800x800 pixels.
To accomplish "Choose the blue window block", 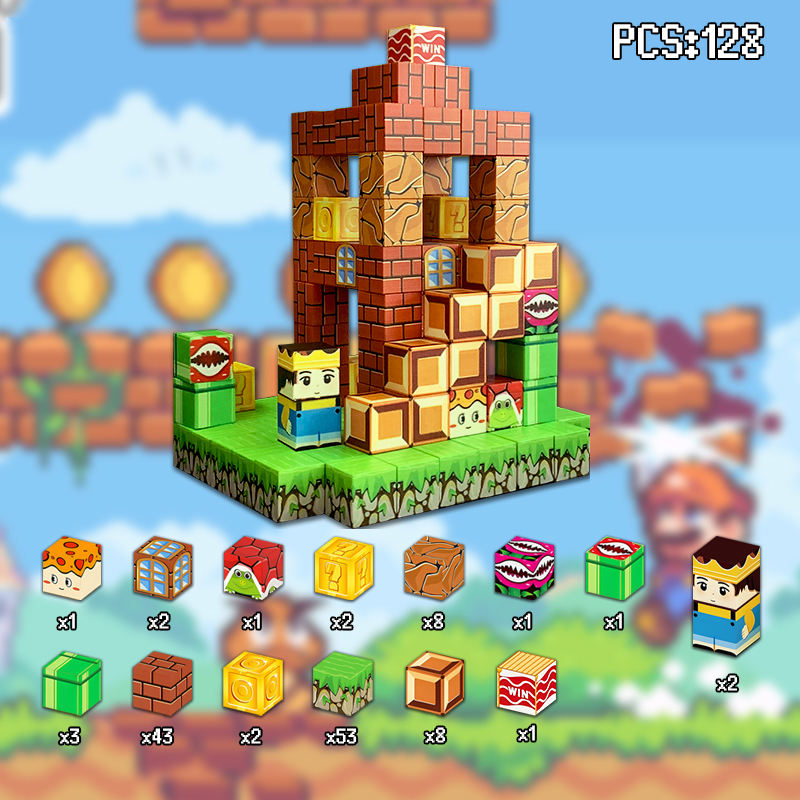I will point(162,568).
